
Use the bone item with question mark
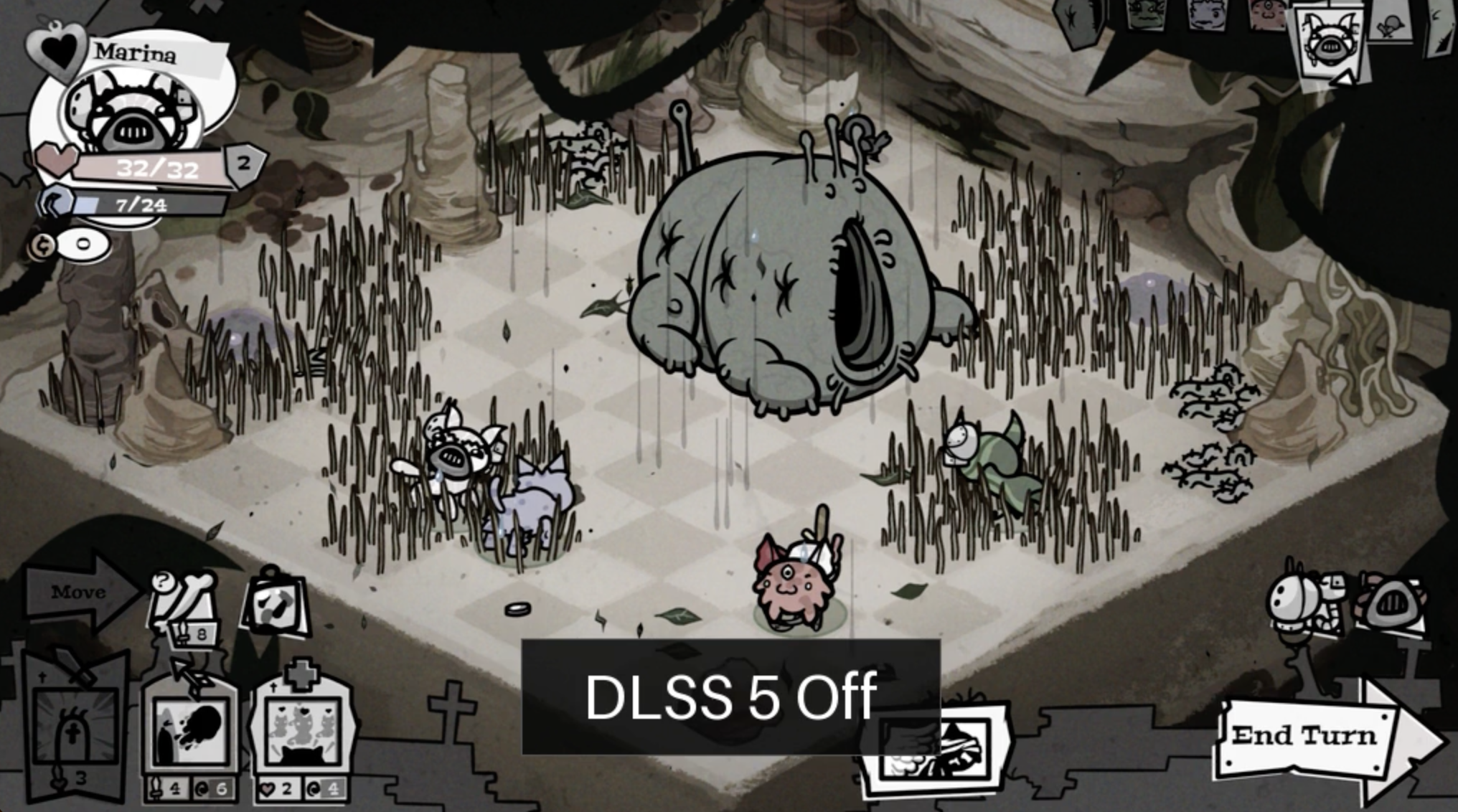[184, 599]
